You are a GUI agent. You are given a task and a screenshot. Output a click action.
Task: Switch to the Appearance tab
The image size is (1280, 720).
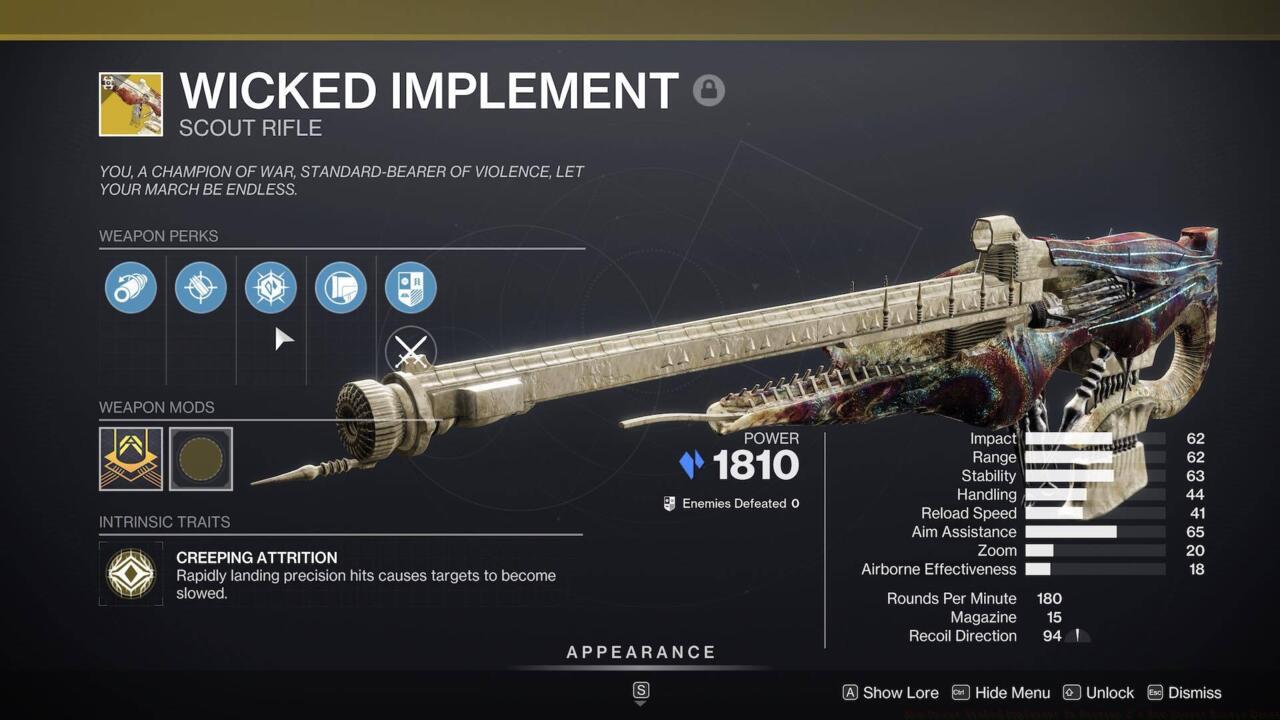[640, 651]
